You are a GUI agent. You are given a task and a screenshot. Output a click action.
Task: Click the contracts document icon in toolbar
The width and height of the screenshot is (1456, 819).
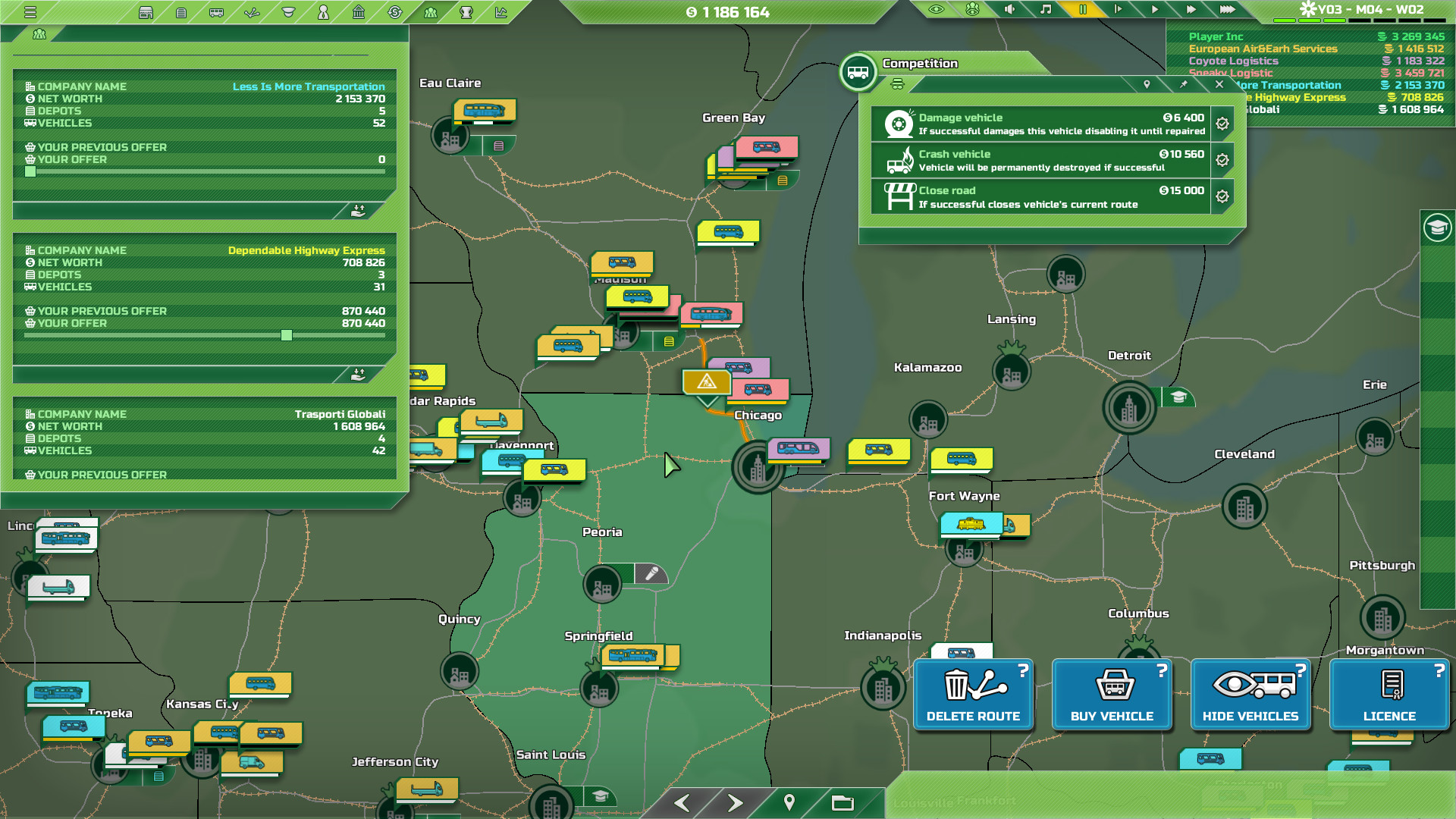[181, 12]
